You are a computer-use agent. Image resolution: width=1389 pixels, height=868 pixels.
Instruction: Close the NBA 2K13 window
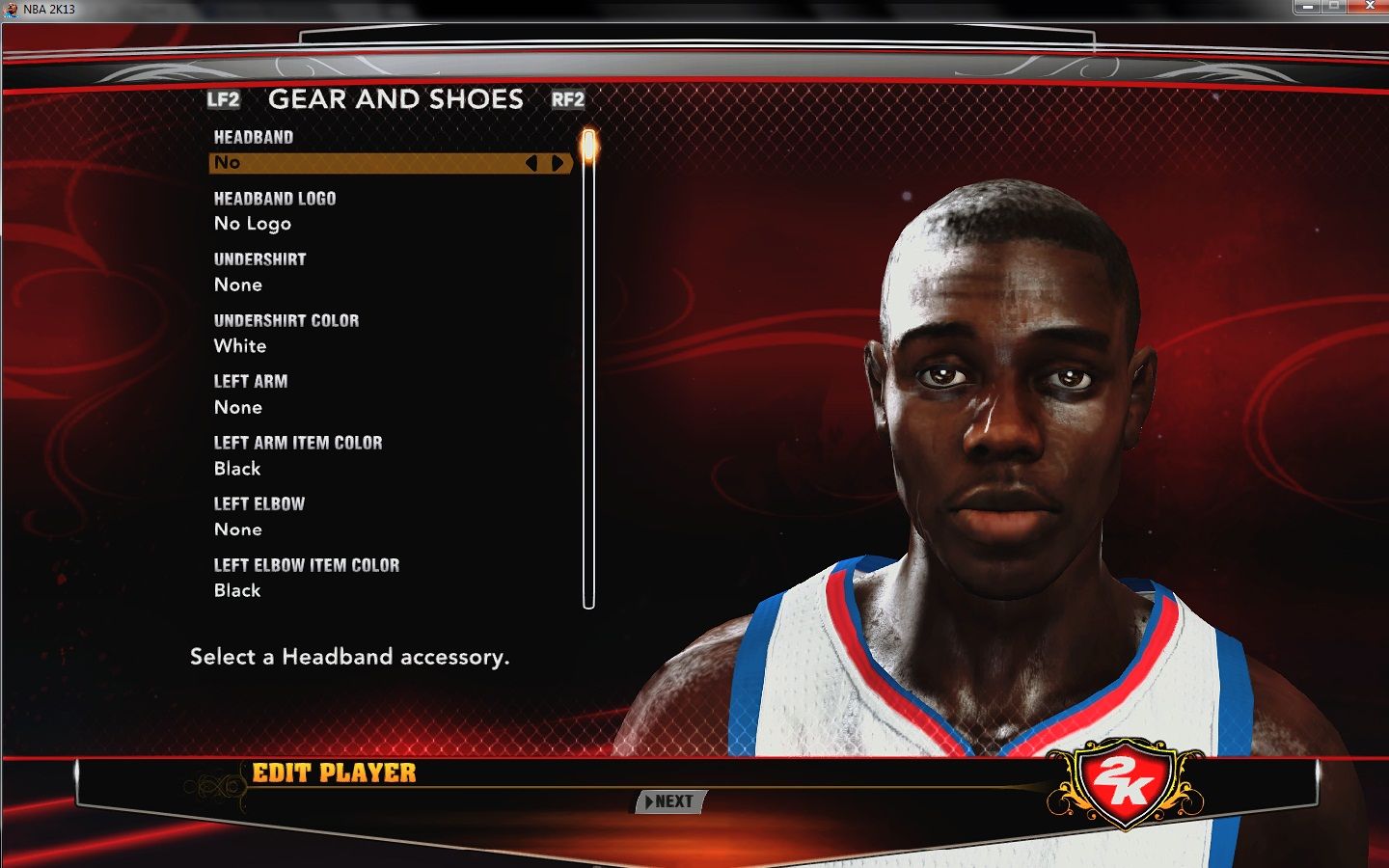tap(1369, 7)
